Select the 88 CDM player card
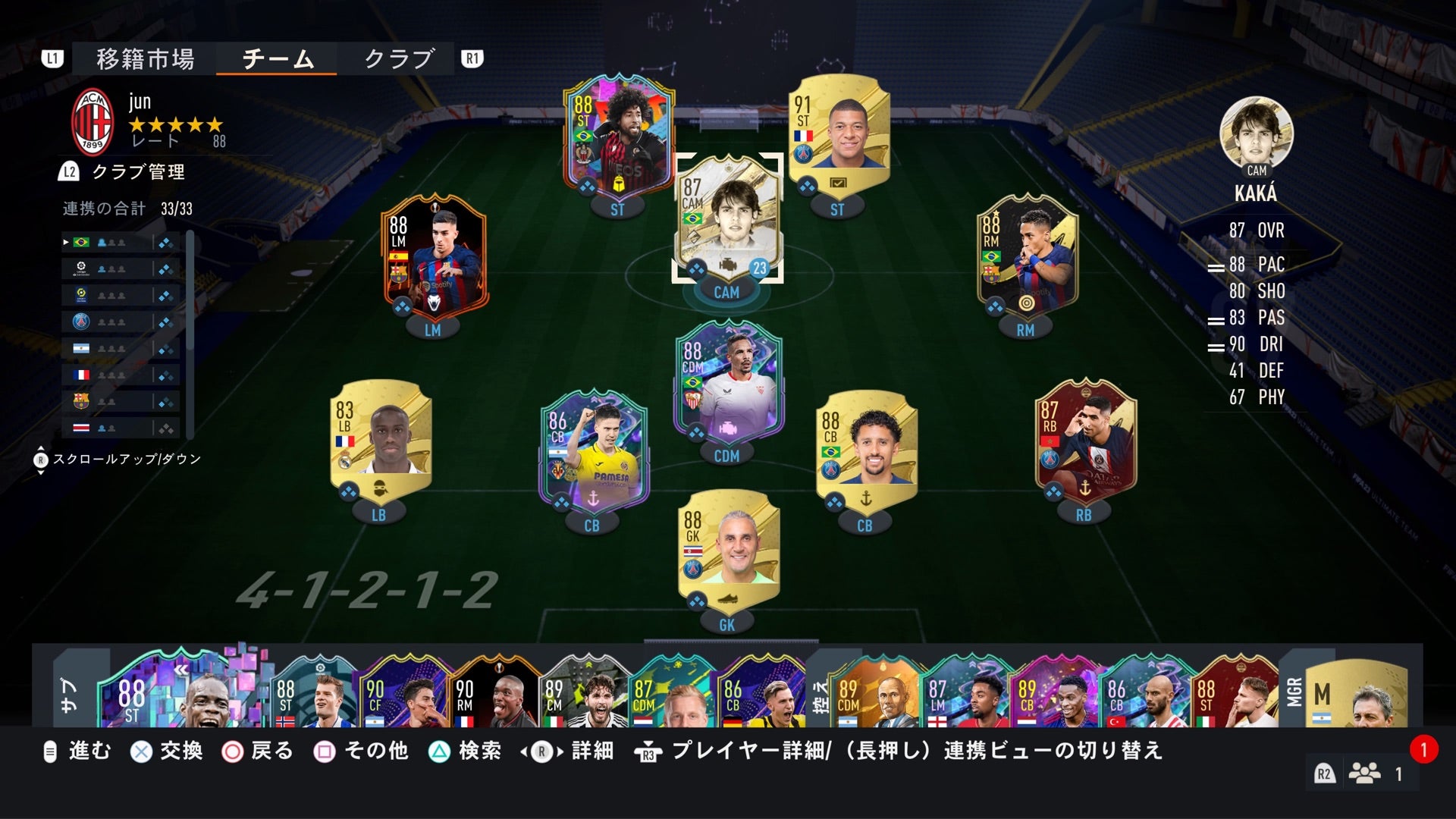This screenshot has width=1456, height=819. [726, 383]
